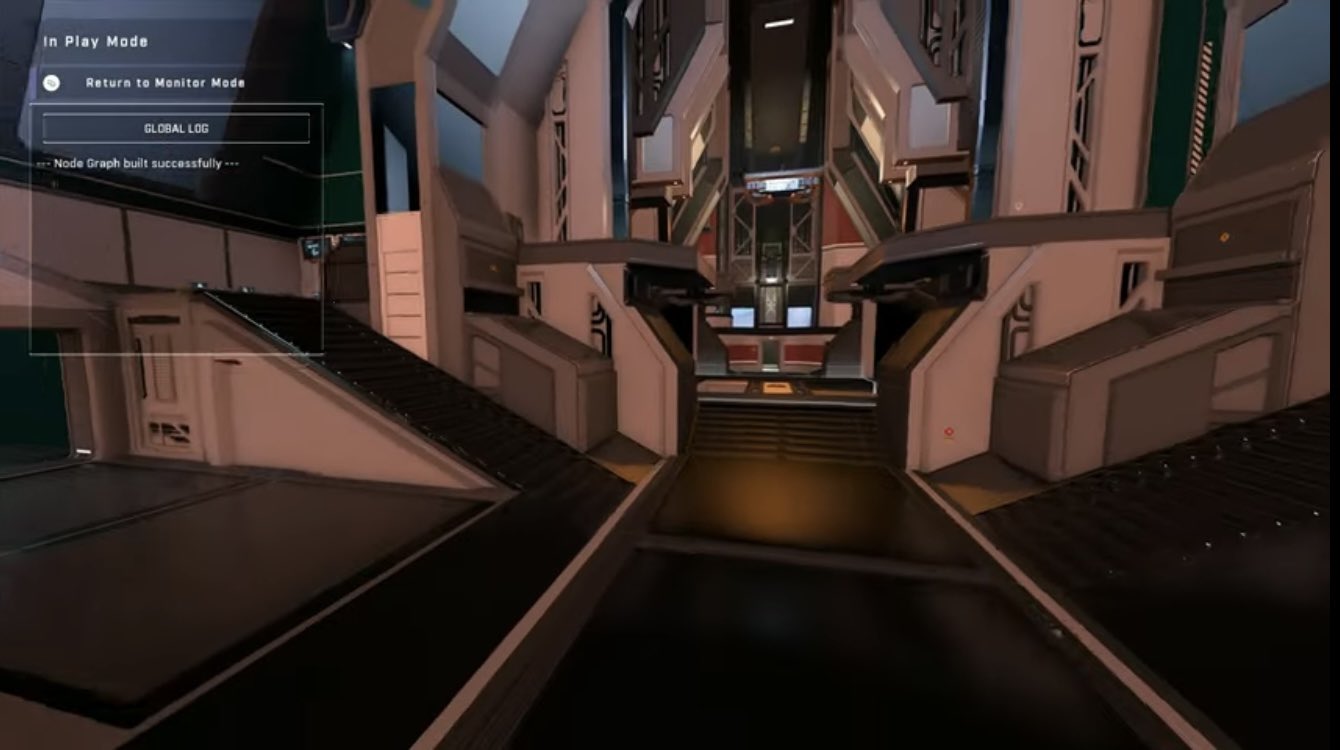
Task: Select the elevator status display icon above the lift
Action: [783, 184]
